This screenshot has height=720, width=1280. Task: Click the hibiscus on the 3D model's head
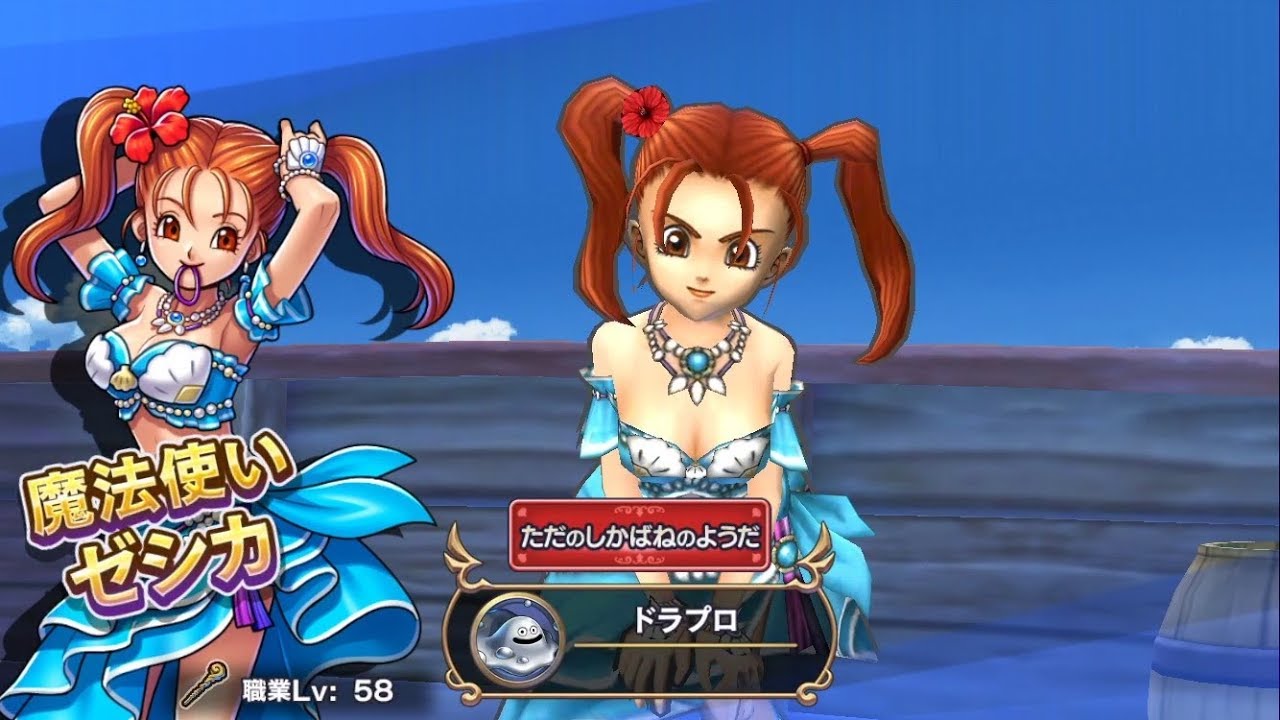coord(645,113)
